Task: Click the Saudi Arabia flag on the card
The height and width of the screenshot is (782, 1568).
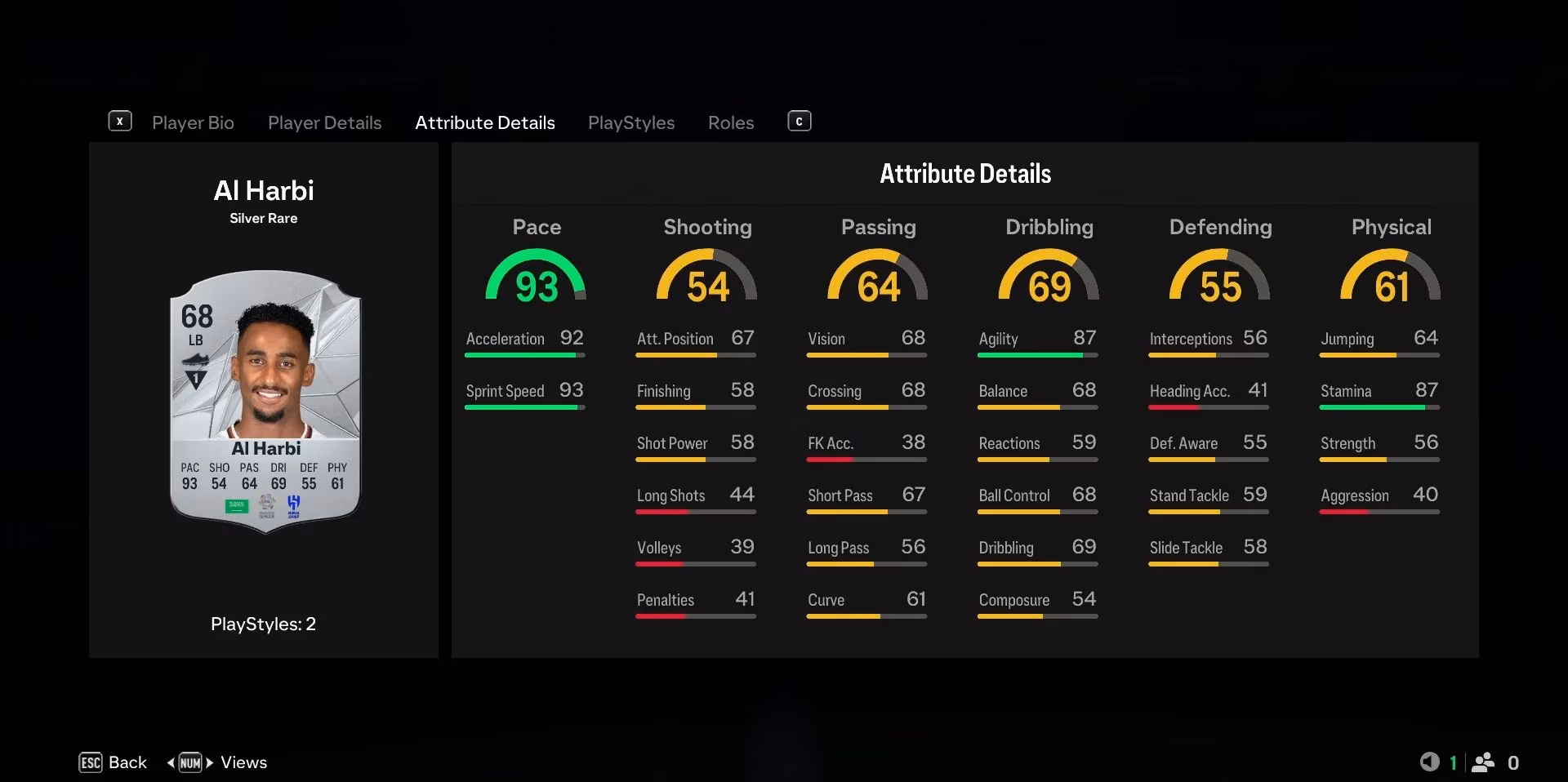Action: pos(237,507)
